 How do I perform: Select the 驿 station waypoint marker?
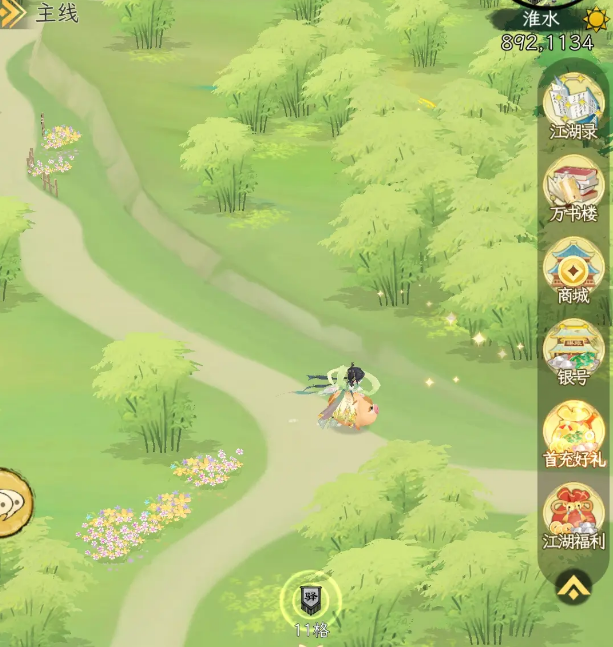coord(311,599)
